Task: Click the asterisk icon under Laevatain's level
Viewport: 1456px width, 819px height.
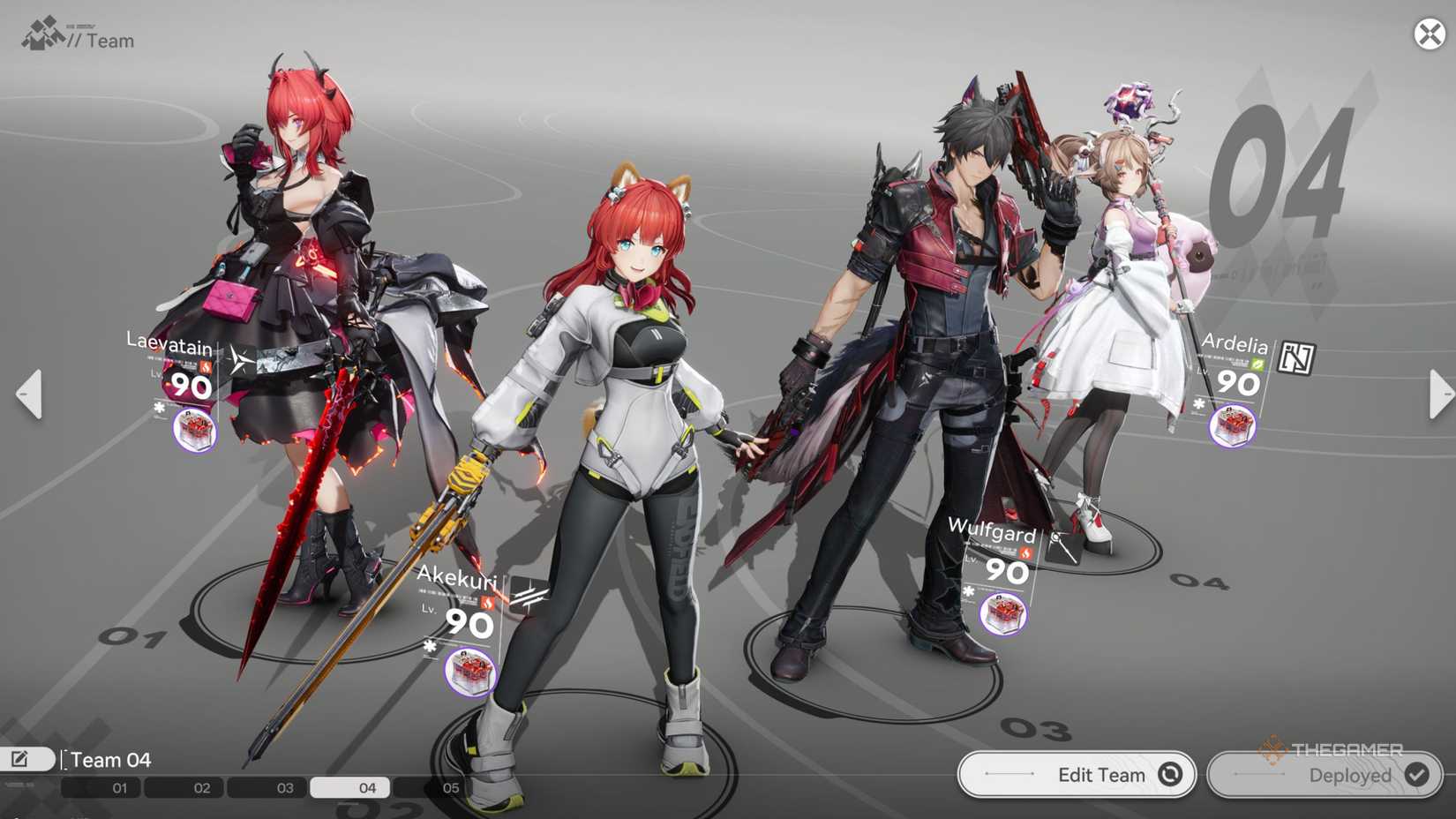Action: click(x=160, y=407)
